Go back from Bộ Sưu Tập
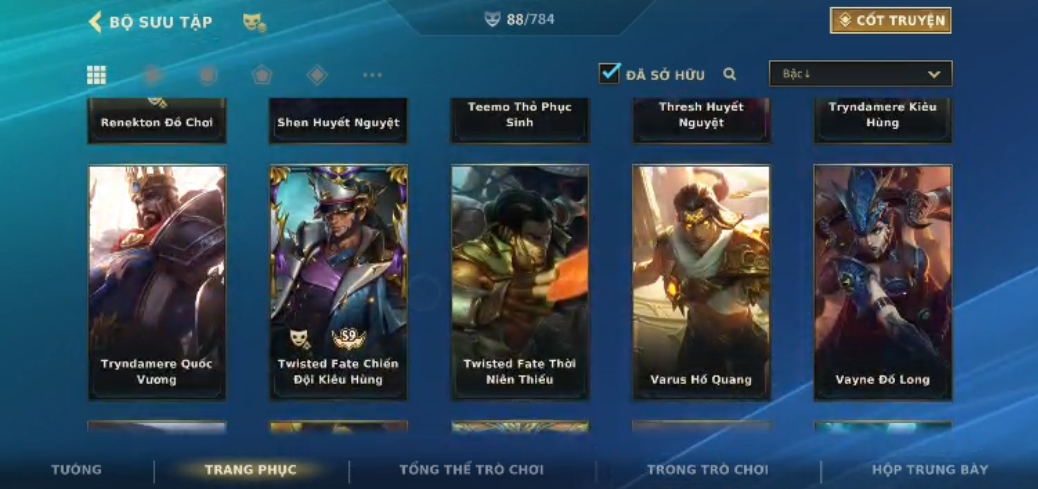Screen dimensions: 1038x489 (96, 22)
